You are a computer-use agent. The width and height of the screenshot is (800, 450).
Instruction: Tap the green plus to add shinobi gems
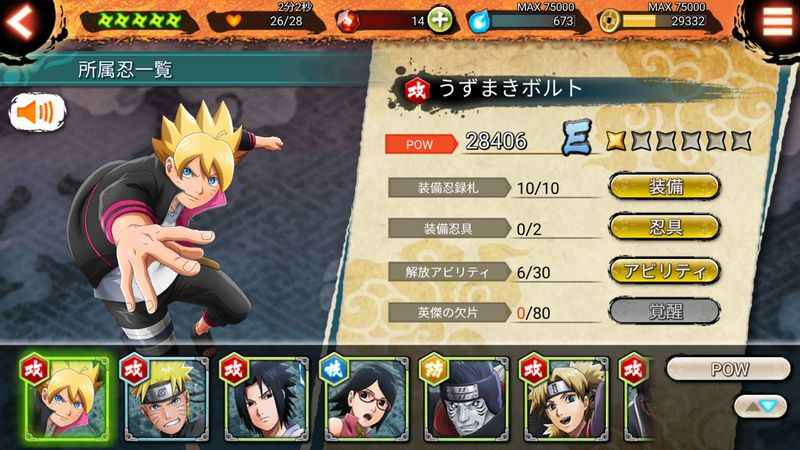click(440, 19)
